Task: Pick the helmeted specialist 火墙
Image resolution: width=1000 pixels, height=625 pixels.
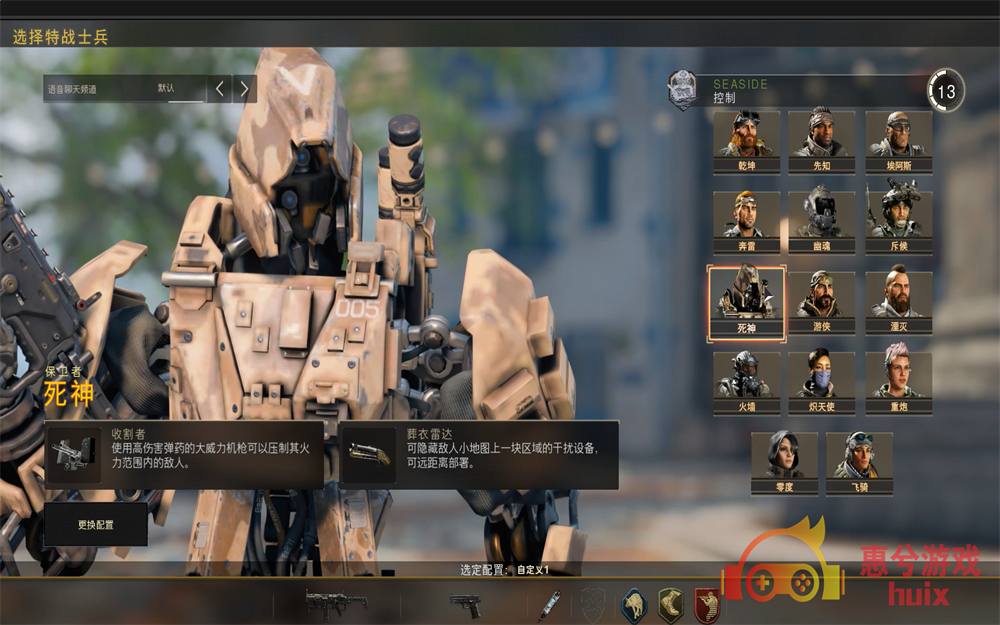Action: (747, 383)
